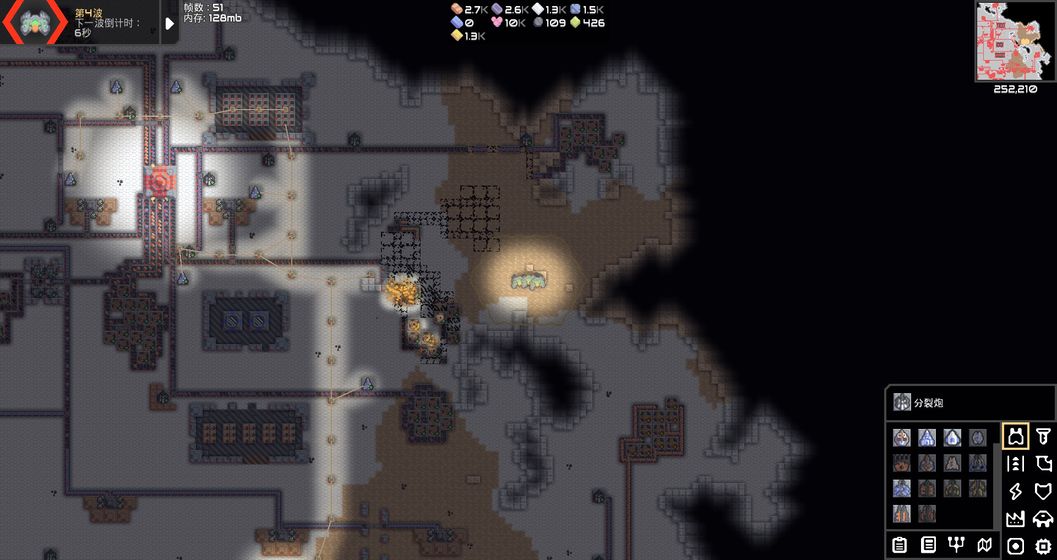Select the effect blocks category
This screenshot has height=560, width=1057.
pyautogui.click(x=1016, y=545)
